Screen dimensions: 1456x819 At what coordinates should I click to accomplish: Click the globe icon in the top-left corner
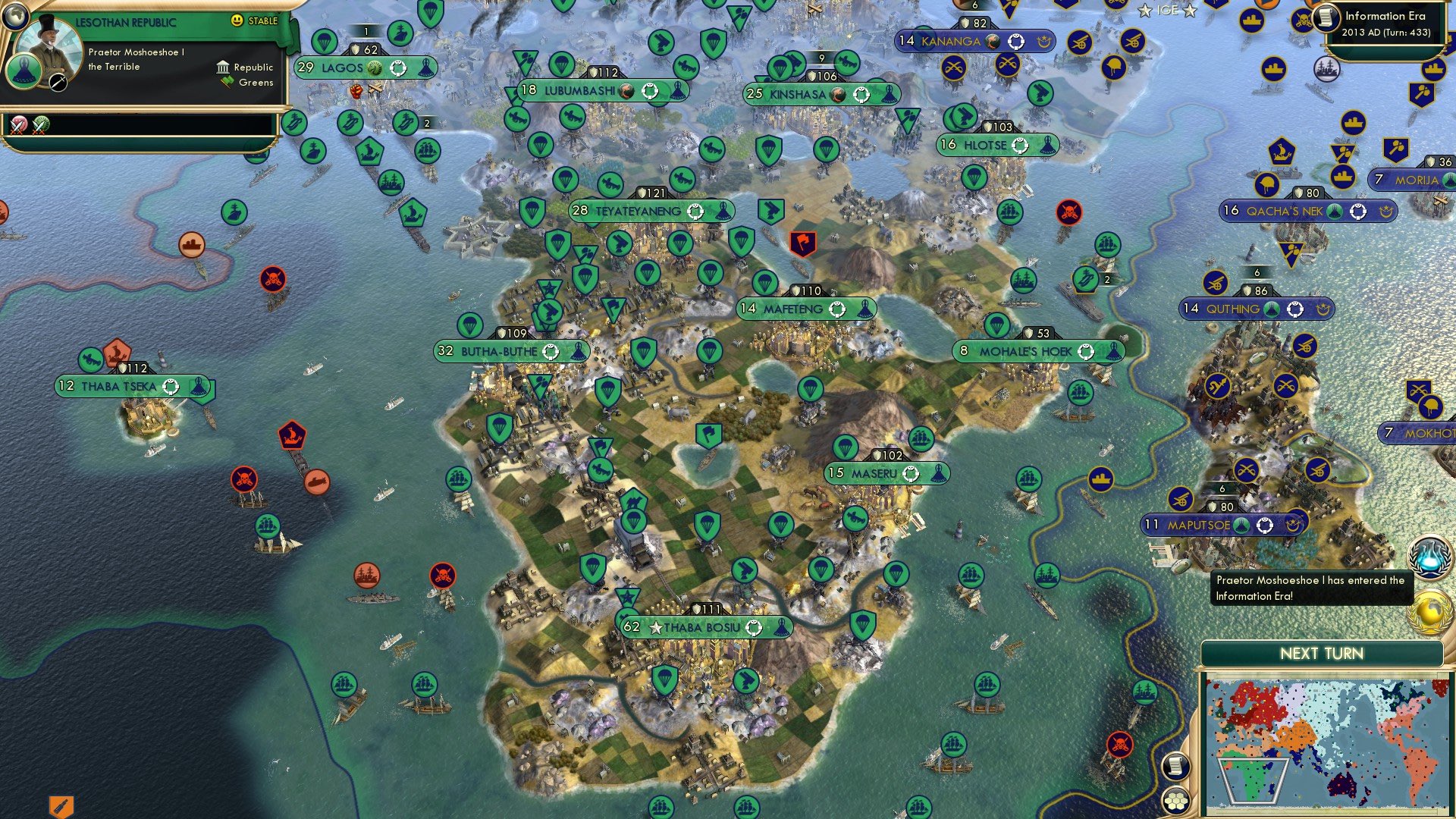click(15, 17)
